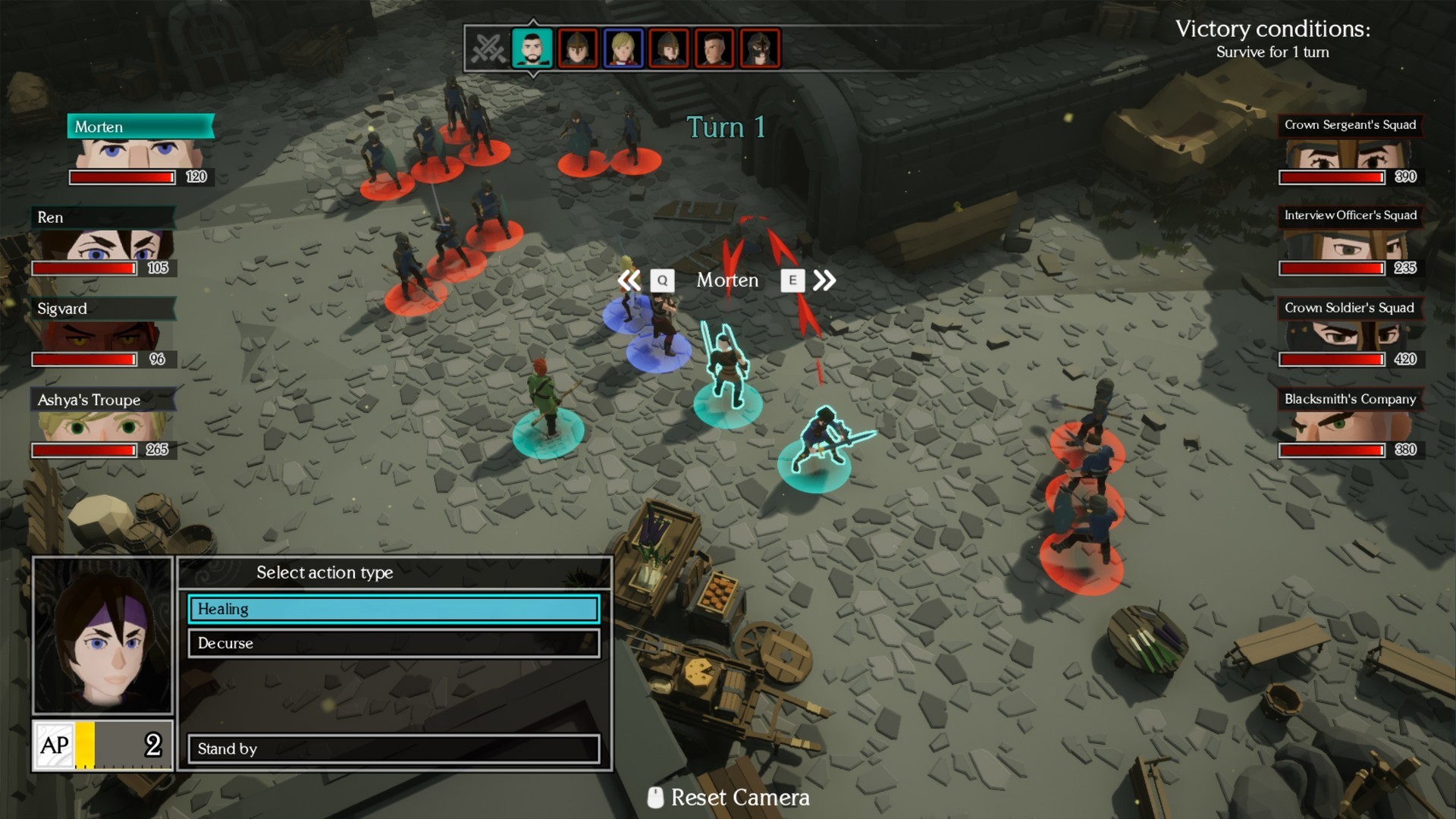The height and width of the screenshot is (819, 1456).
Task: Select Ren in the party list
Action: click(103, 241)
